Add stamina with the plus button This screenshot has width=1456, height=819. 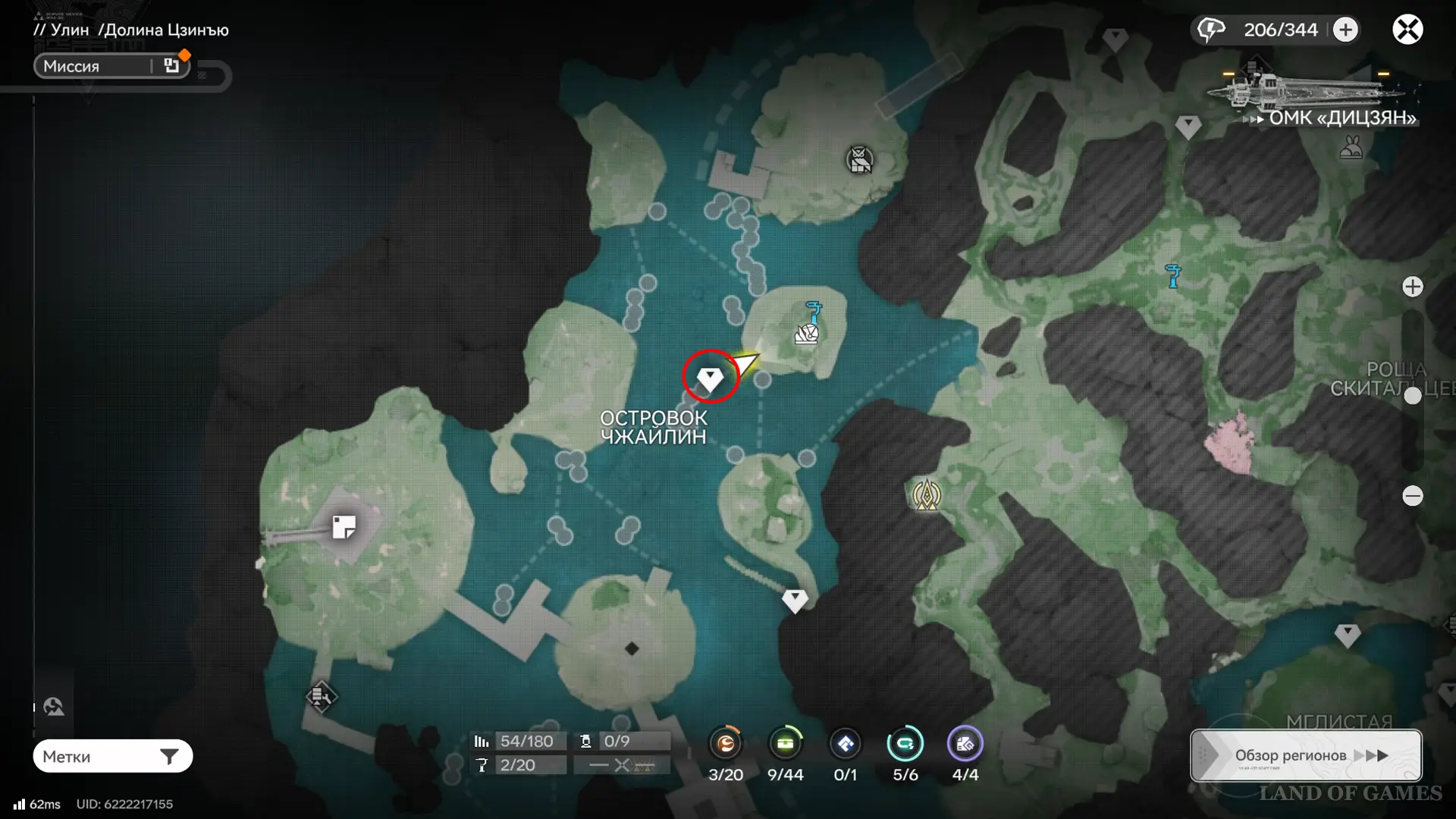(1345, 30)
